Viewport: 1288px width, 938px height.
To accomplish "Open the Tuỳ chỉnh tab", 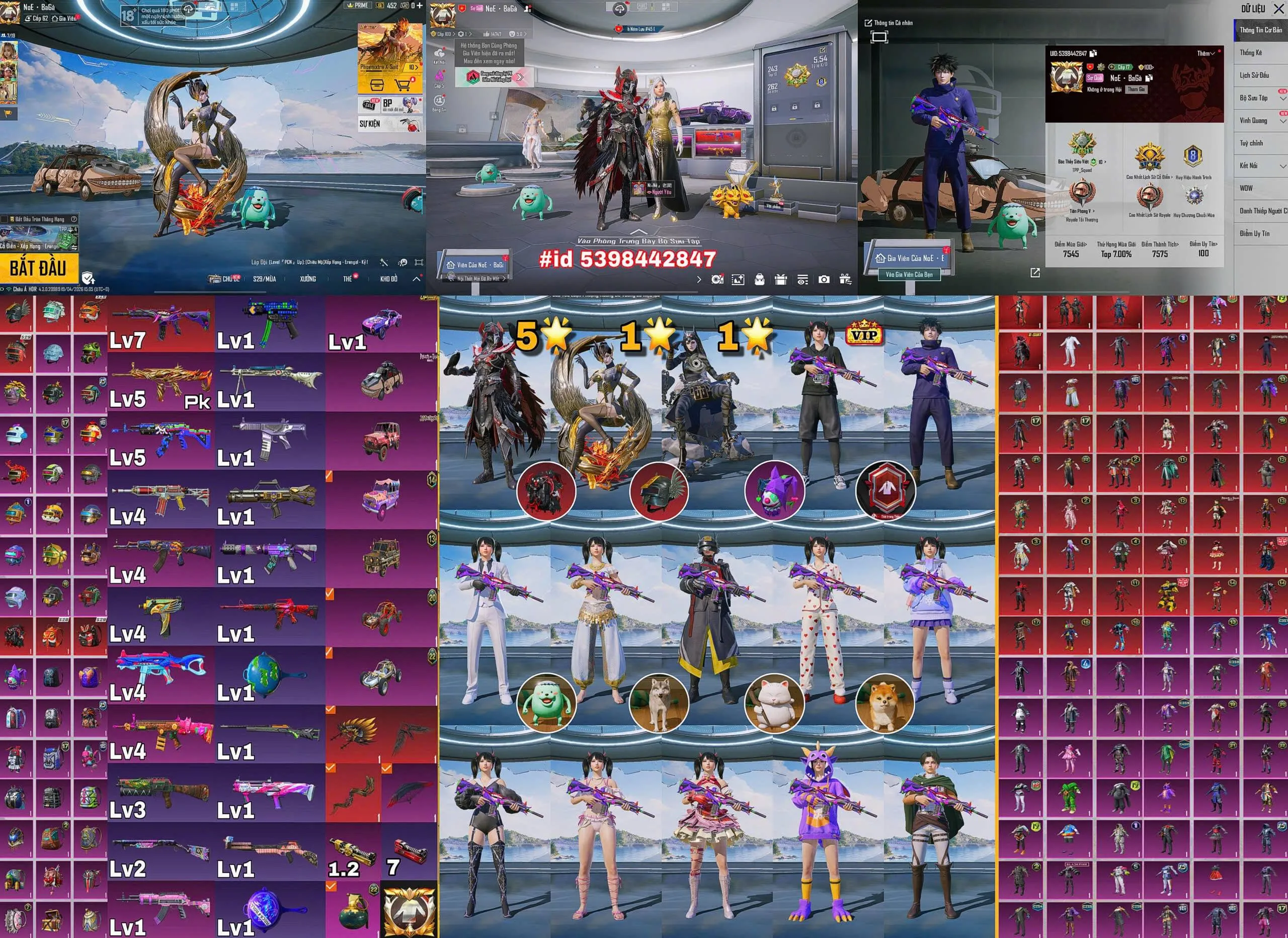I will pyautogui.click(x=1252, y=143).
